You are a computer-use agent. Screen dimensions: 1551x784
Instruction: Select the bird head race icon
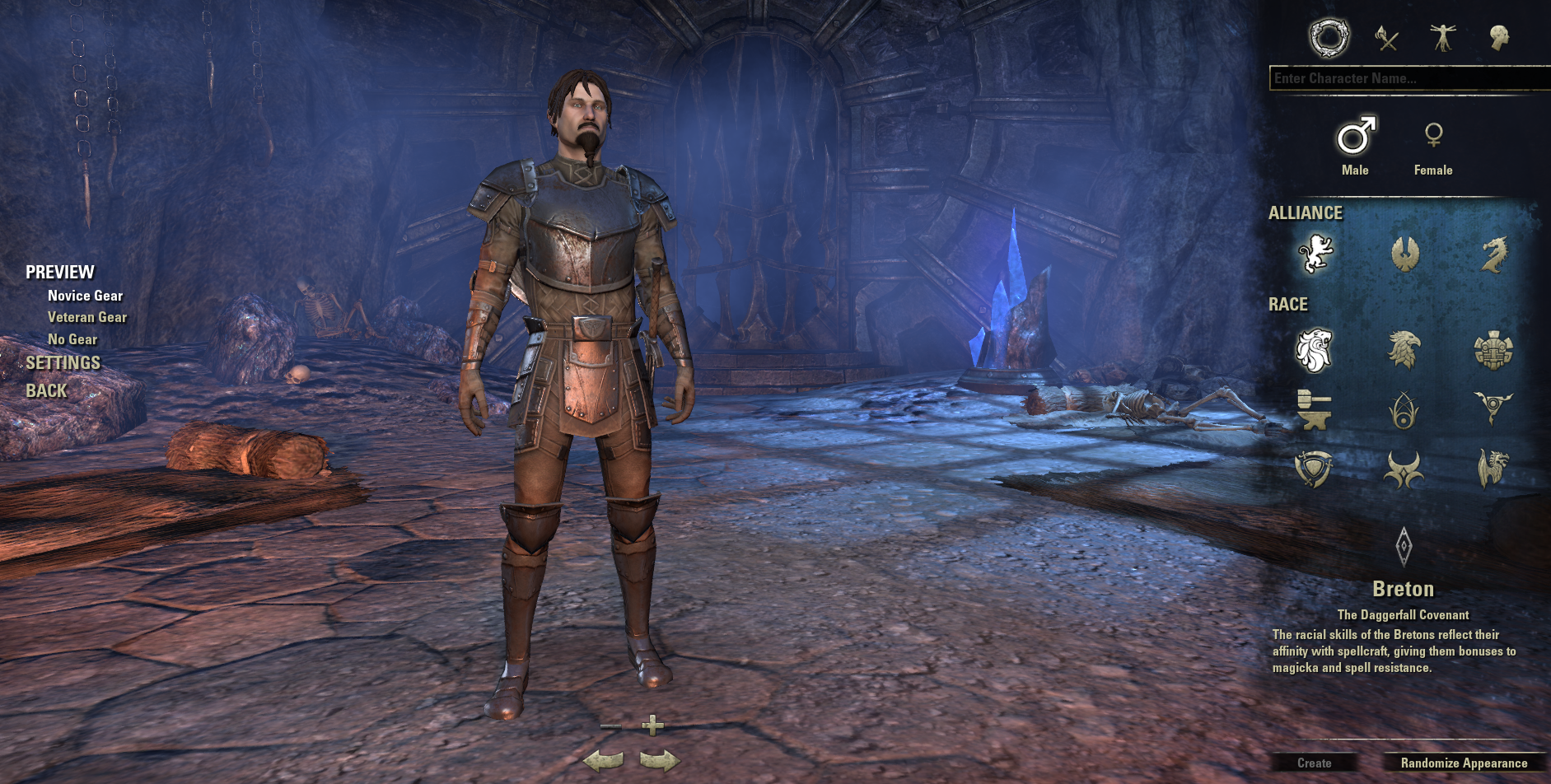[x=1404, y=350]
